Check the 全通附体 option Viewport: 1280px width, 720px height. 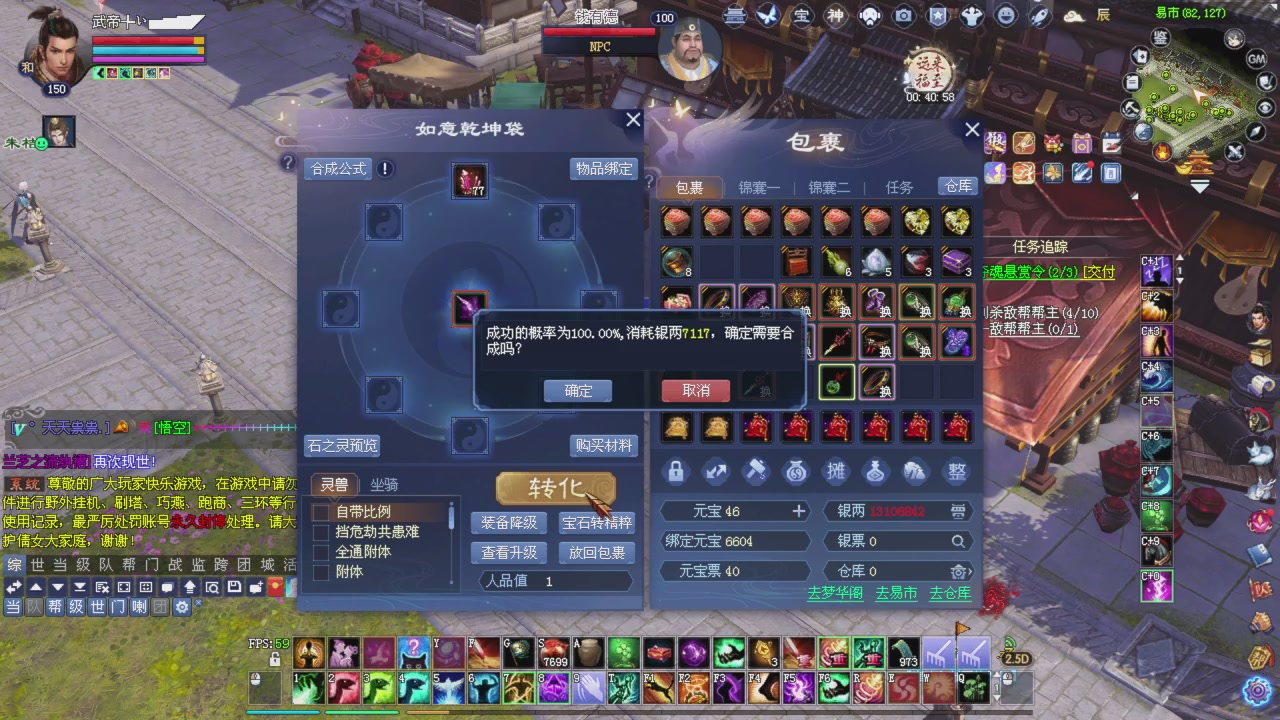(x=321, y=551)
